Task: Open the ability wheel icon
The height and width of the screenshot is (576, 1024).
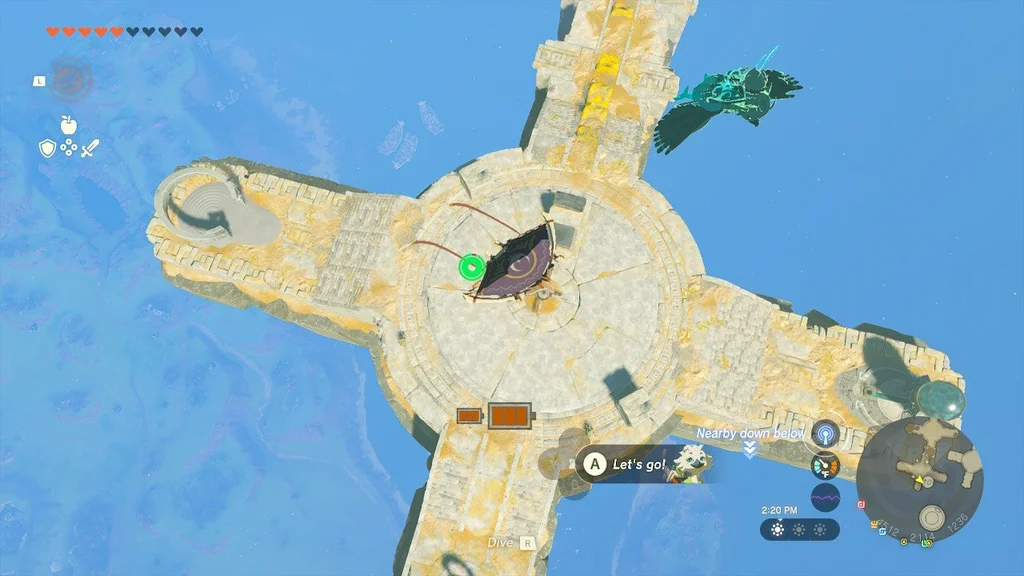Action: tap(70, 80)
